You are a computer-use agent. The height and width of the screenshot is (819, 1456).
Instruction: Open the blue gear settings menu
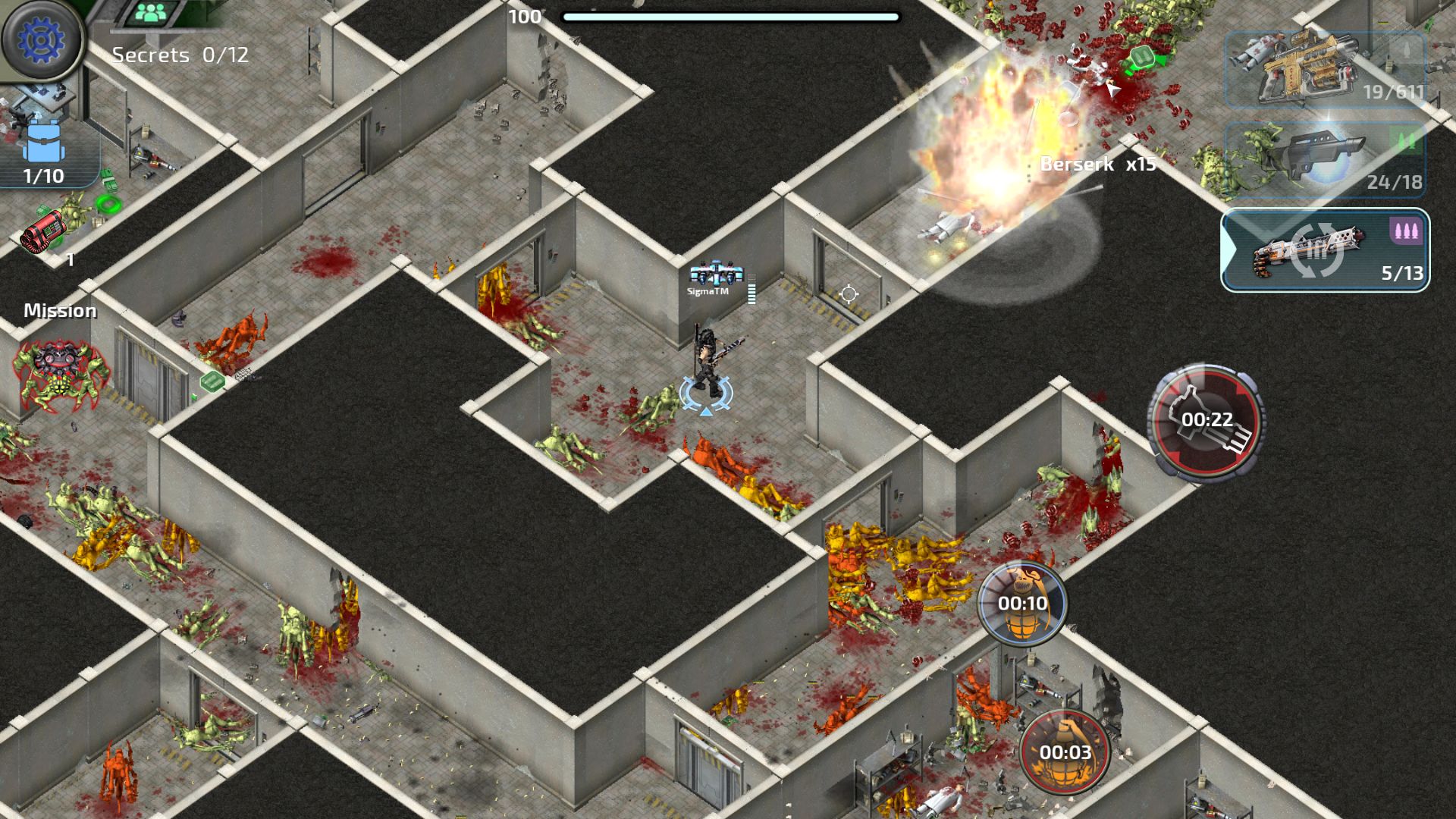click(x=42, y=39)
